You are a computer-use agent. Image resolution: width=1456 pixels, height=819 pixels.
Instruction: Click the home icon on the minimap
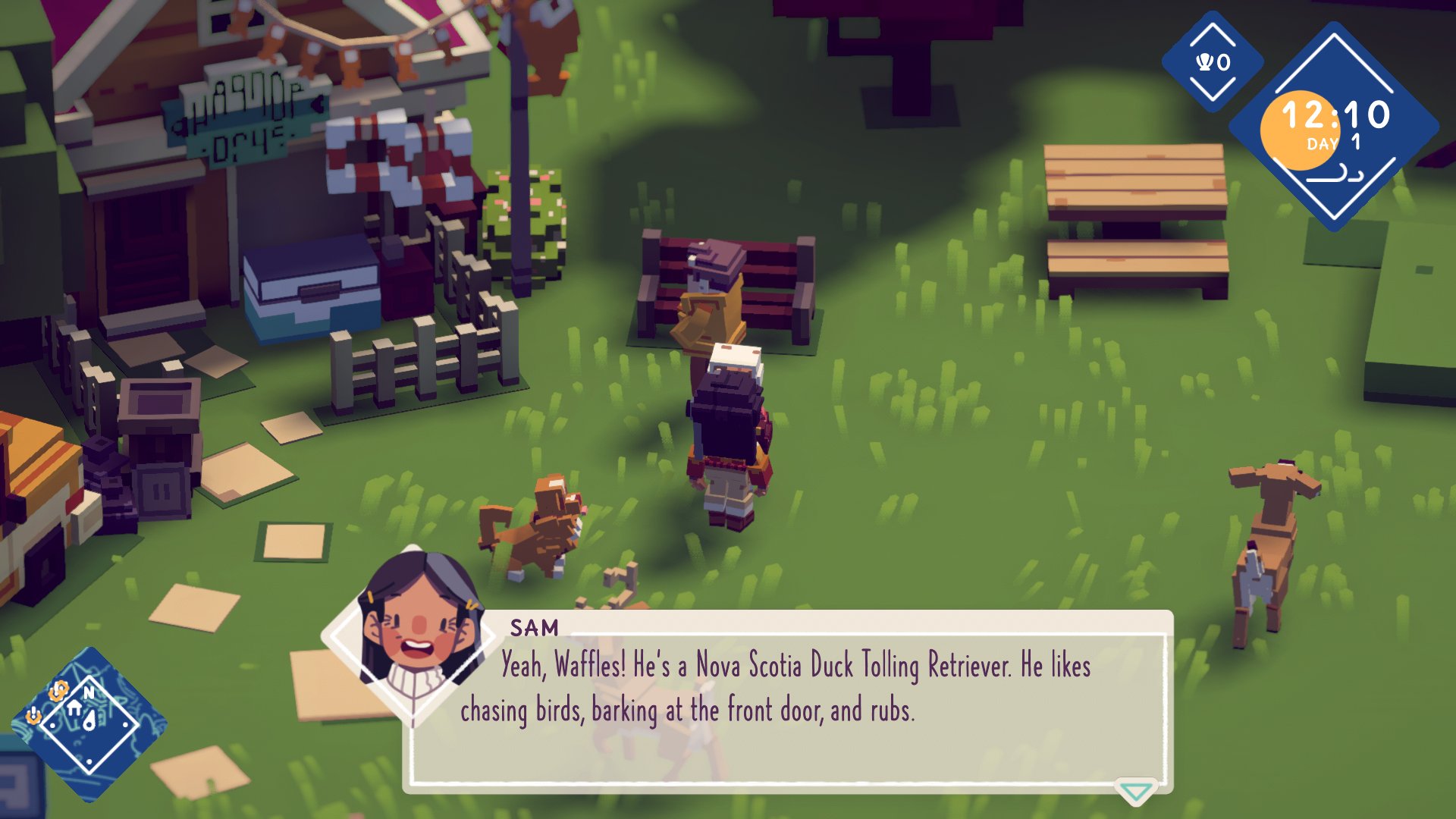[74, 708]
